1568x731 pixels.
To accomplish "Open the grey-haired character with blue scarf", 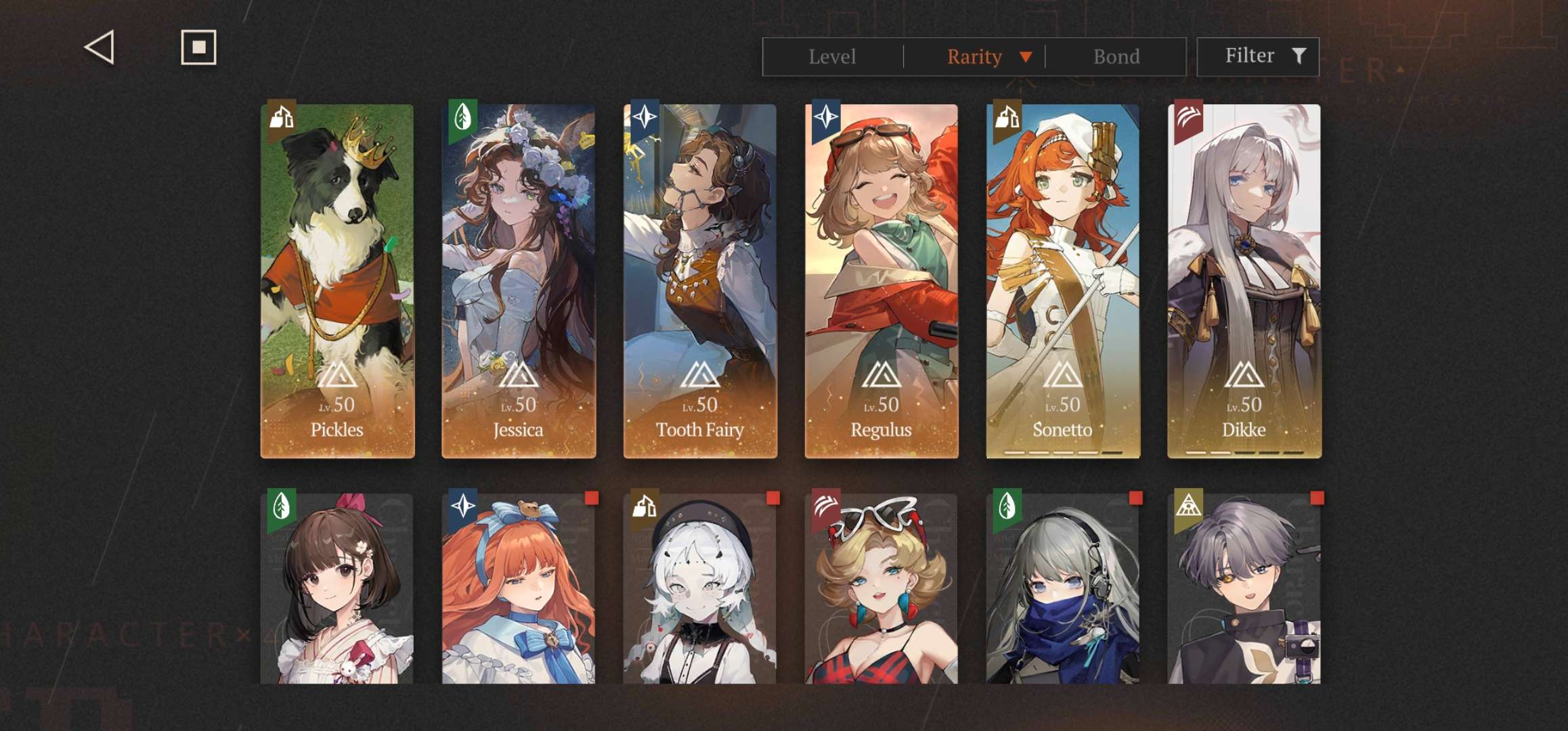I will coord(1063,589).
